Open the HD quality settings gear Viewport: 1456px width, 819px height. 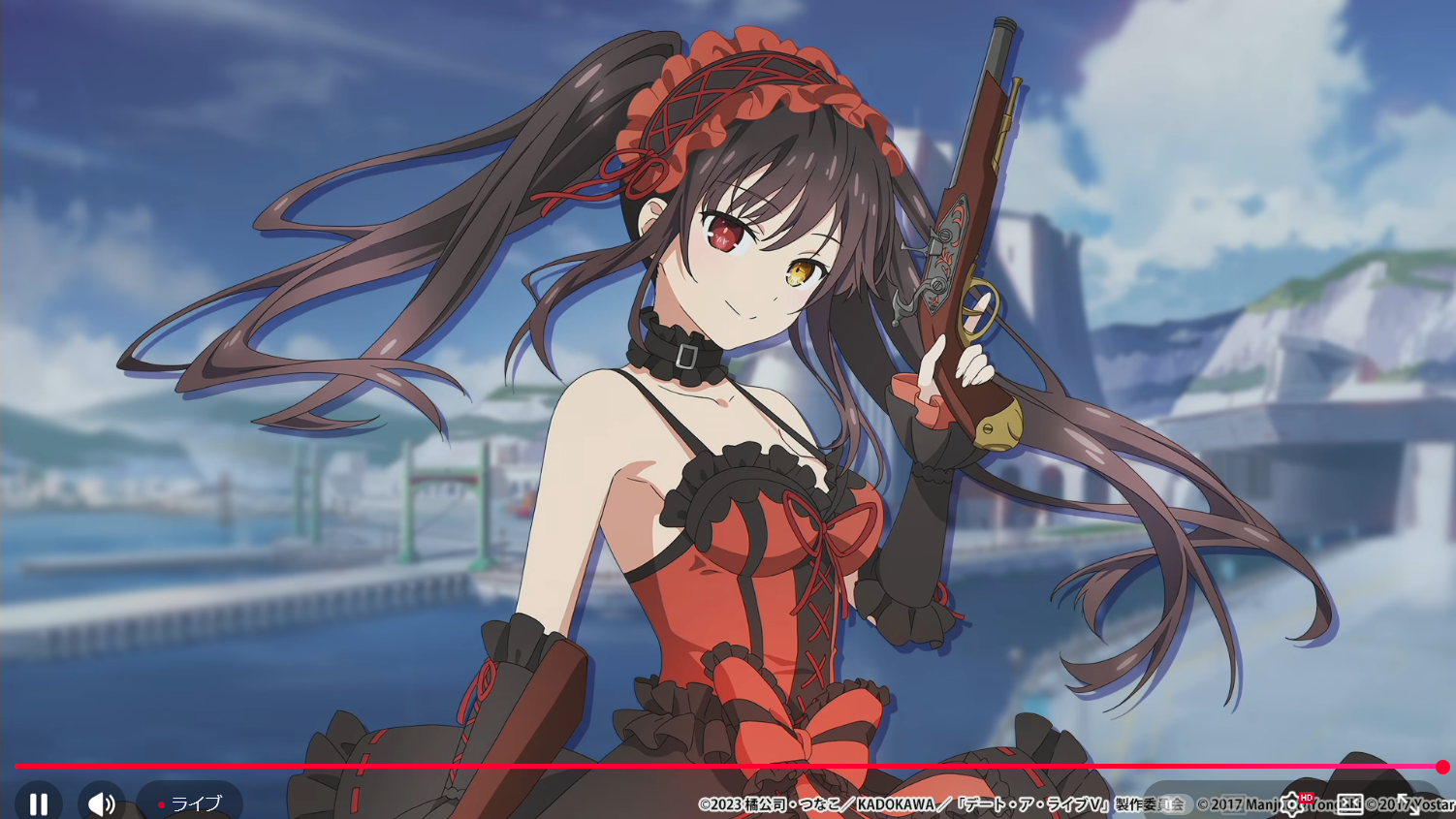[x=1292, y=803]
